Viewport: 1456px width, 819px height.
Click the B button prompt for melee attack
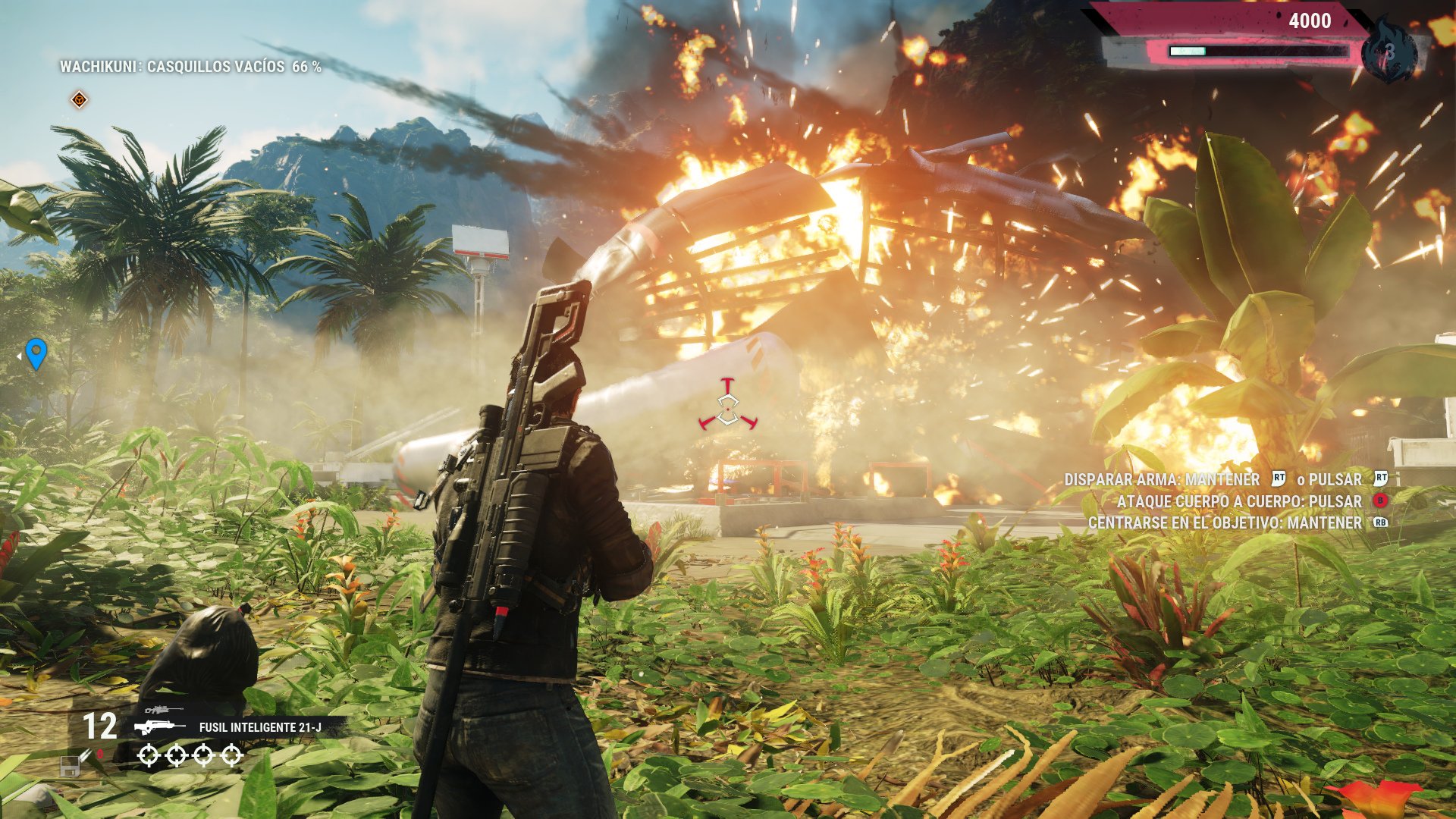[x=1380, y=501]
